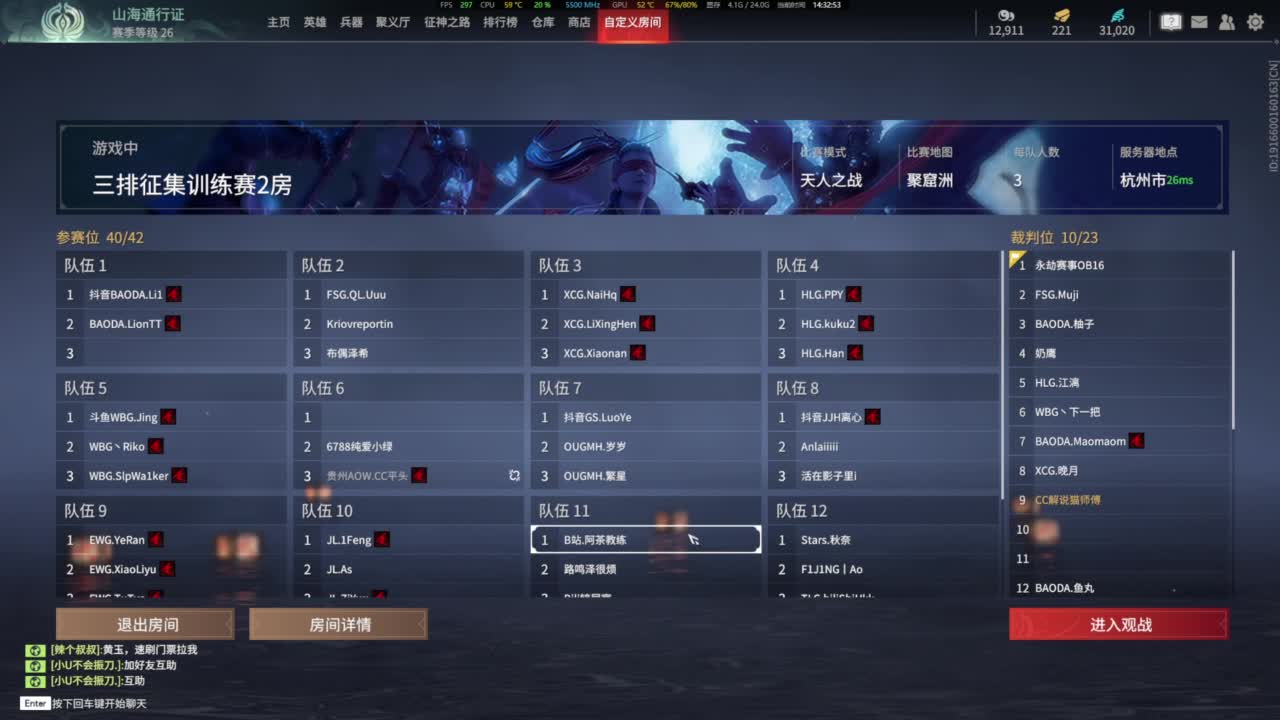Viewport: 1280px width, 720px height.
Task: Click the 进入观战 spectate button
Action: 1119,623
